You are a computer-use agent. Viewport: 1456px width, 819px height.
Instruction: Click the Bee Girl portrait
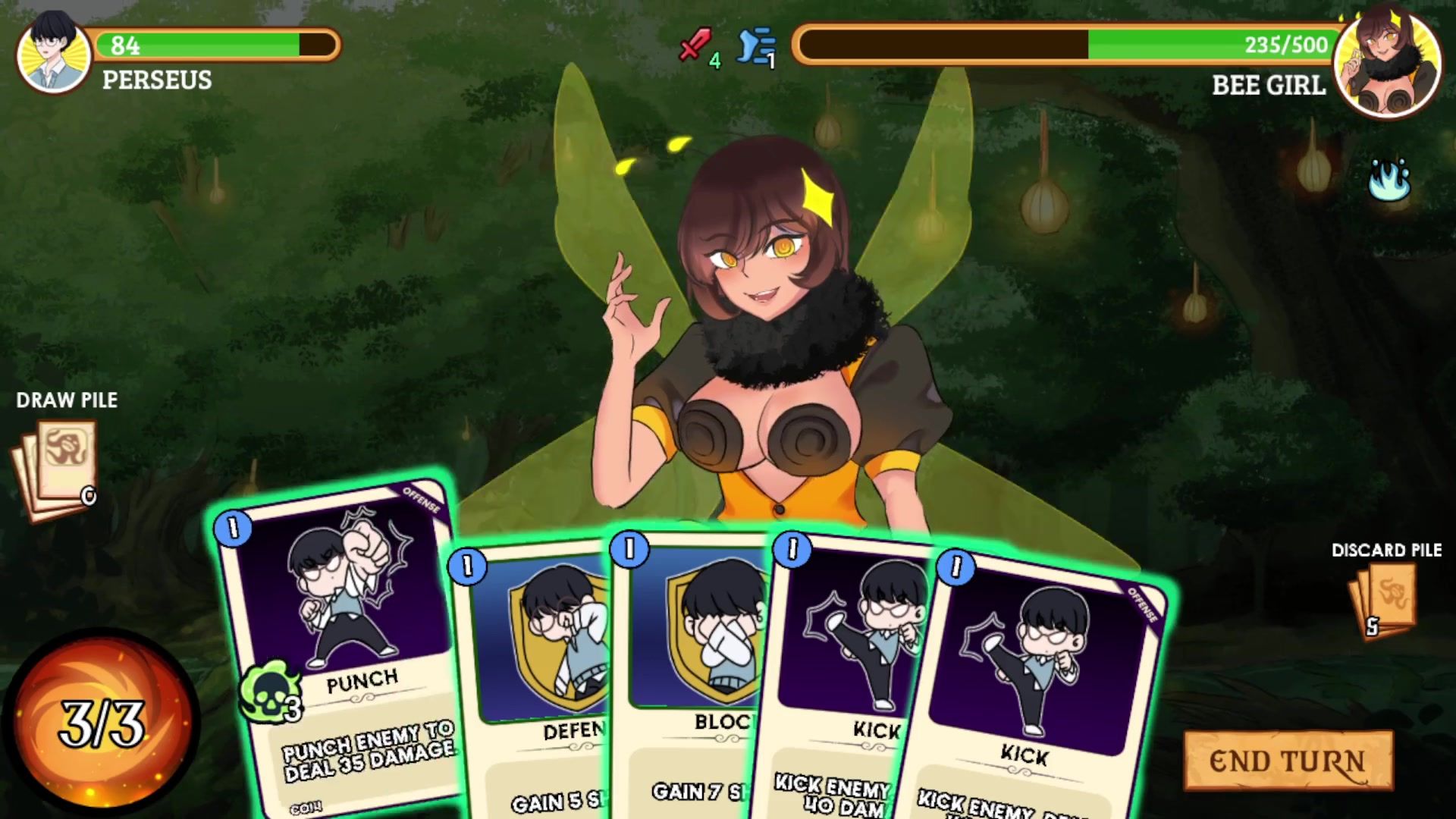(x=1387, y=64)
